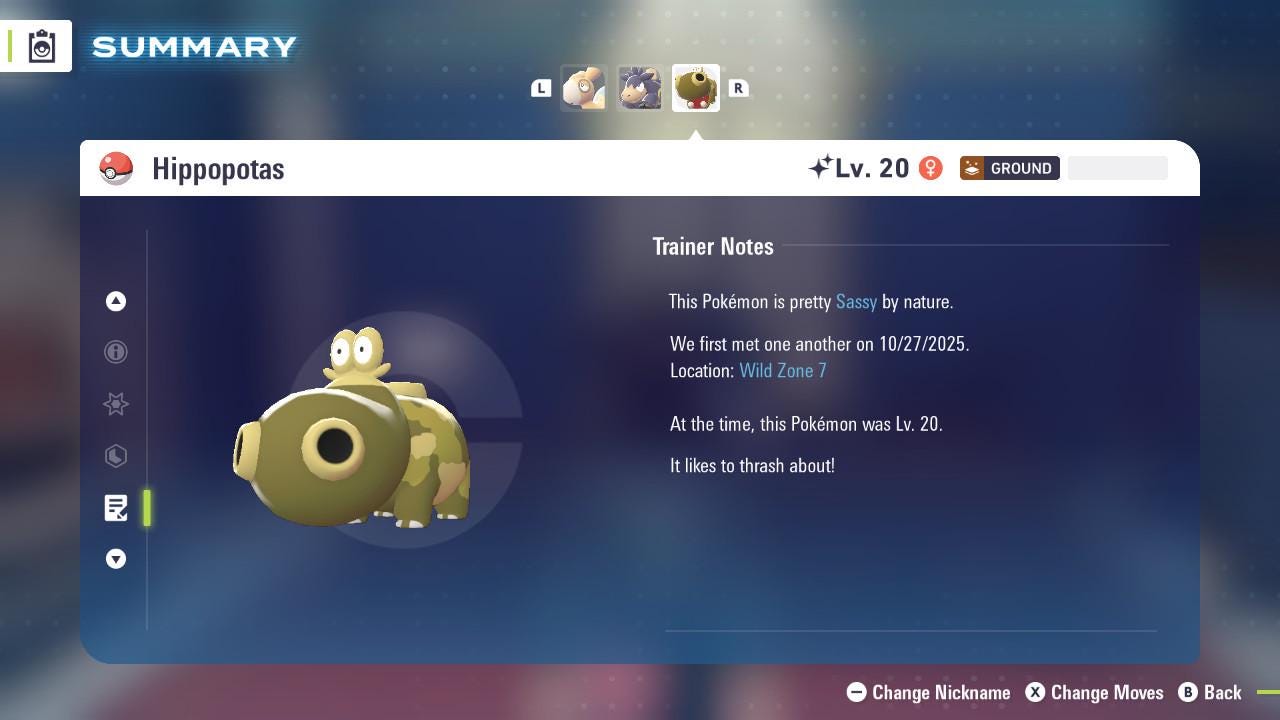Expand the previous section with the up arrow
Screen dimensions: 1280x720
click(116, 301)
